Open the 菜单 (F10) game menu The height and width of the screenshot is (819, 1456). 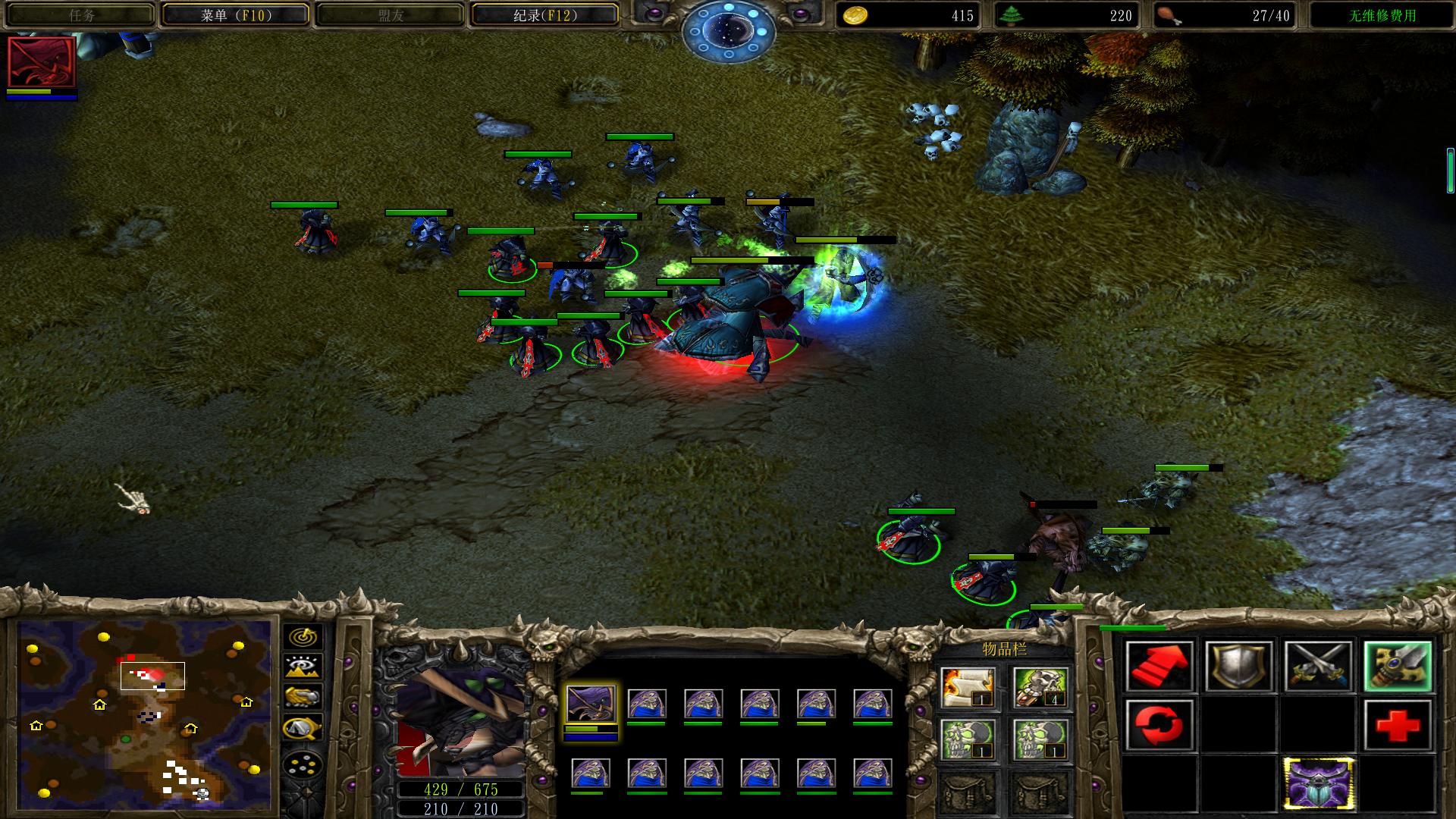click(x=236, y=15)
